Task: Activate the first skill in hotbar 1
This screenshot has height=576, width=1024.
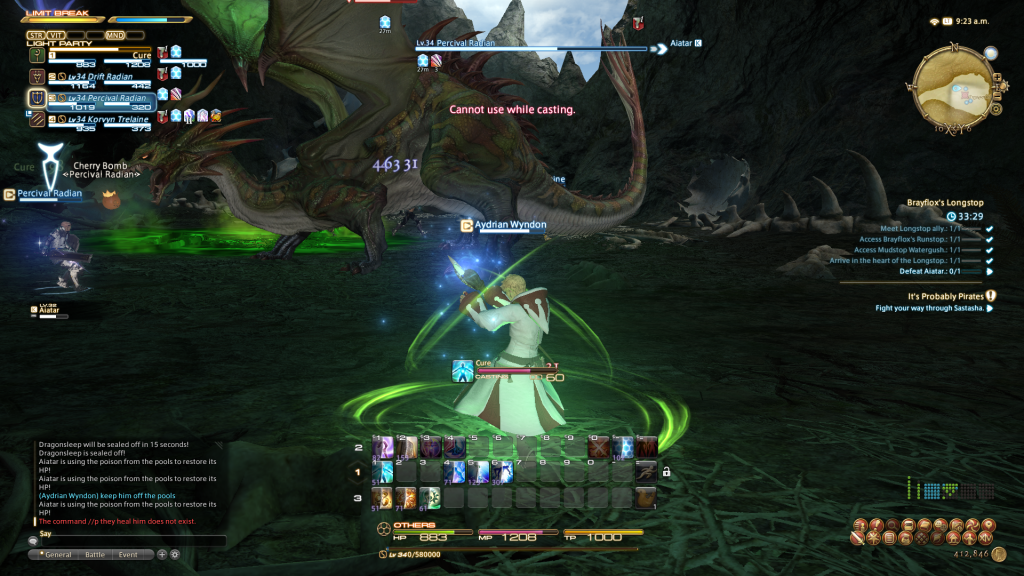Action: point(383,471)
